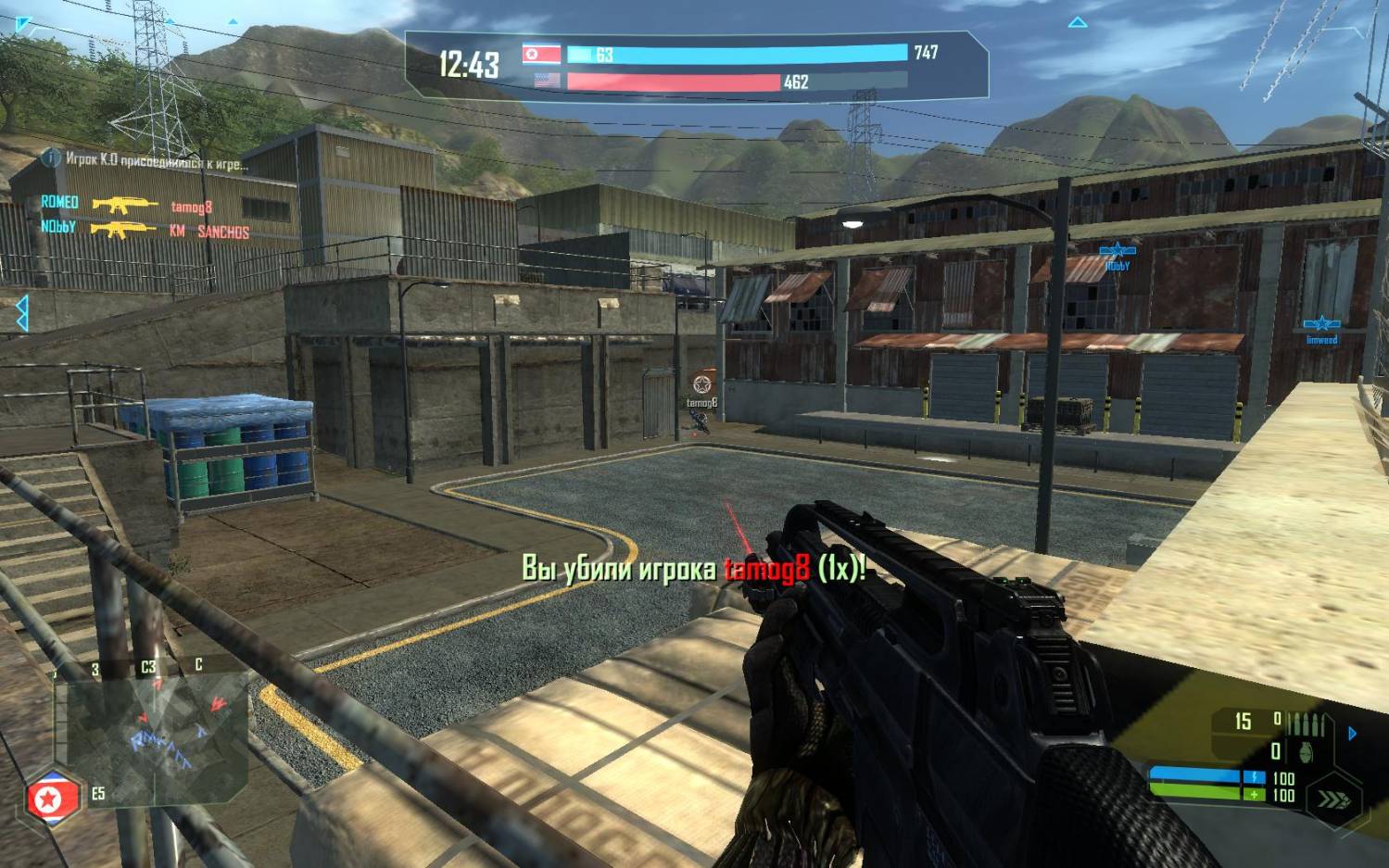The height and width of the screenshot is (868, 1389).
Task: Select teammate marker labeled NObbY
Action: pos(1117,250)
